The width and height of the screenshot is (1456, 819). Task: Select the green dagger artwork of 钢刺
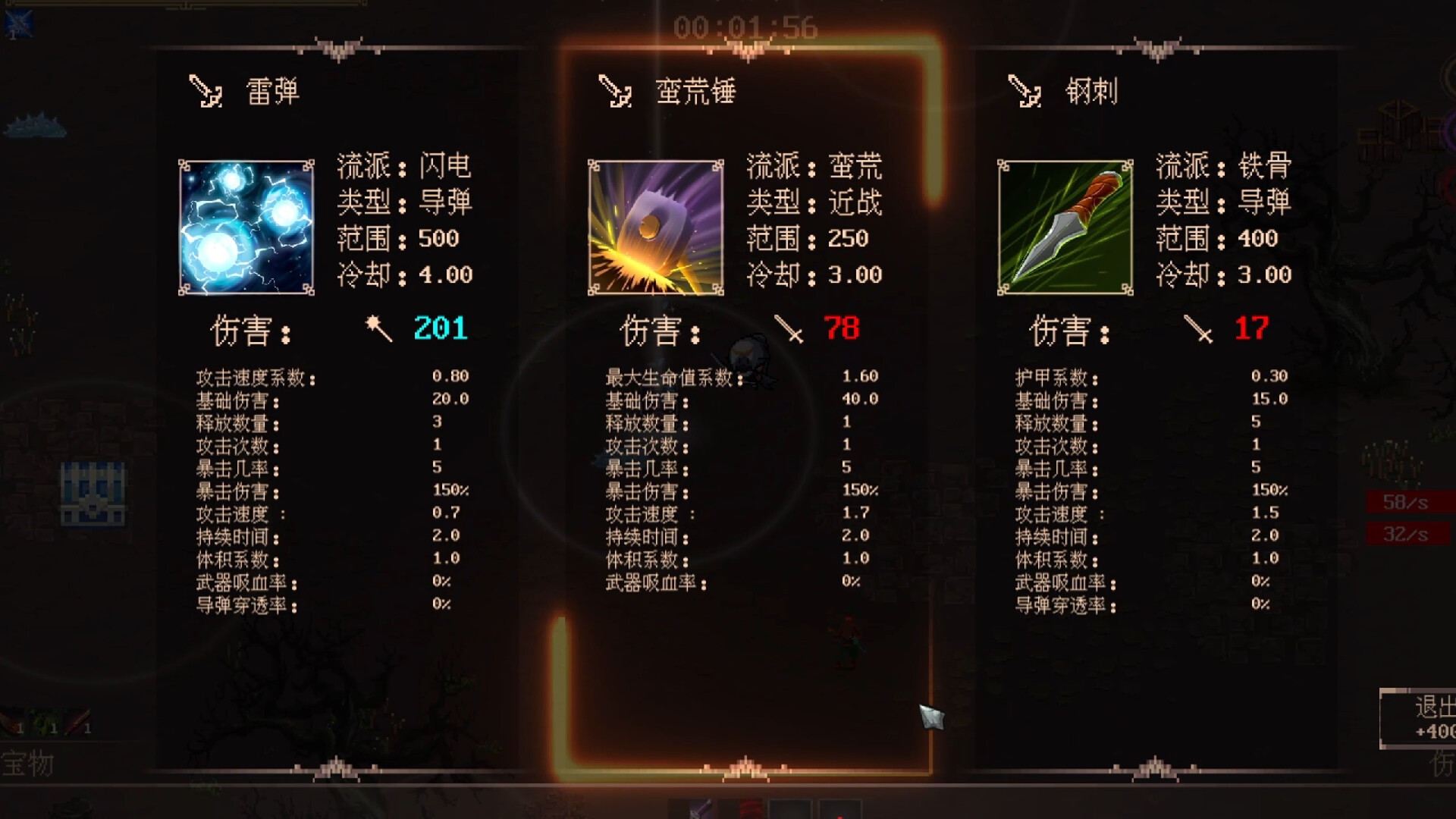tap(1065, 227)
